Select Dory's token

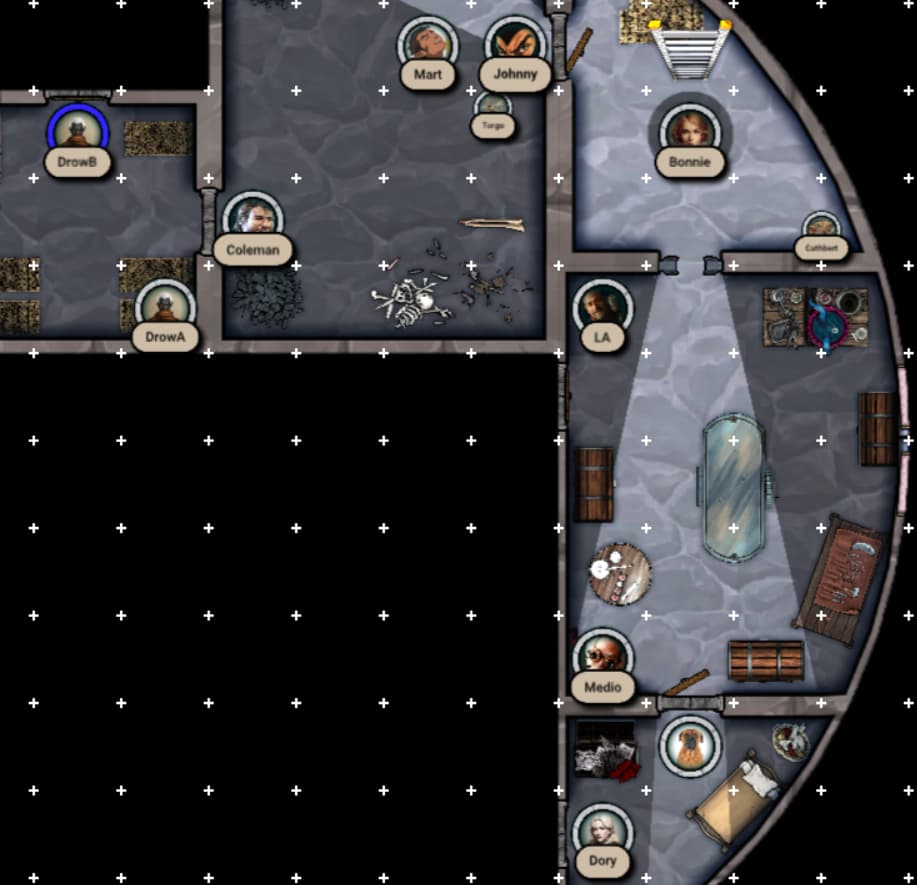click(x=602, y=831)
